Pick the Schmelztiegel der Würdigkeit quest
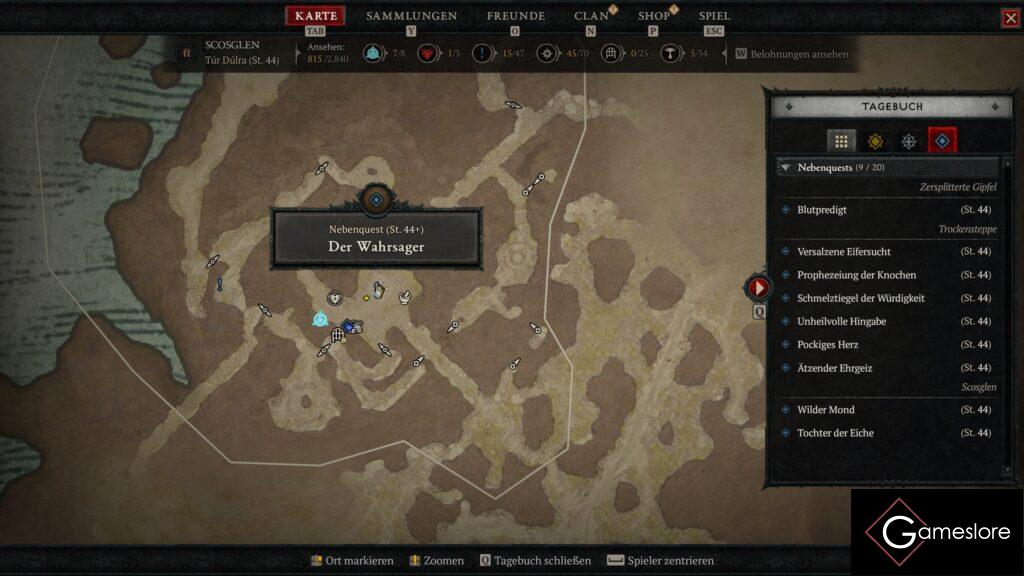The image size is (1024, 576). (860, 298)
